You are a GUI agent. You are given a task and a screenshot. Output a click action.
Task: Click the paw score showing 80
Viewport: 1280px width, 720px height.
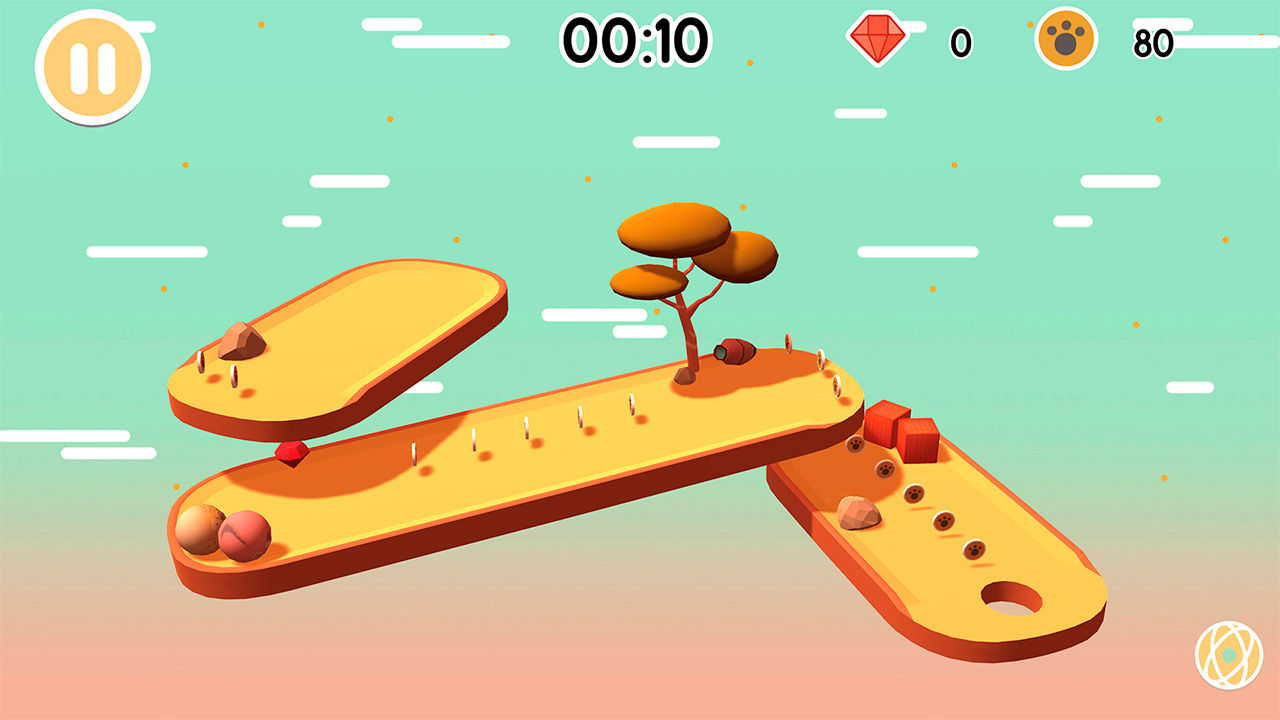coord(1155,41)
